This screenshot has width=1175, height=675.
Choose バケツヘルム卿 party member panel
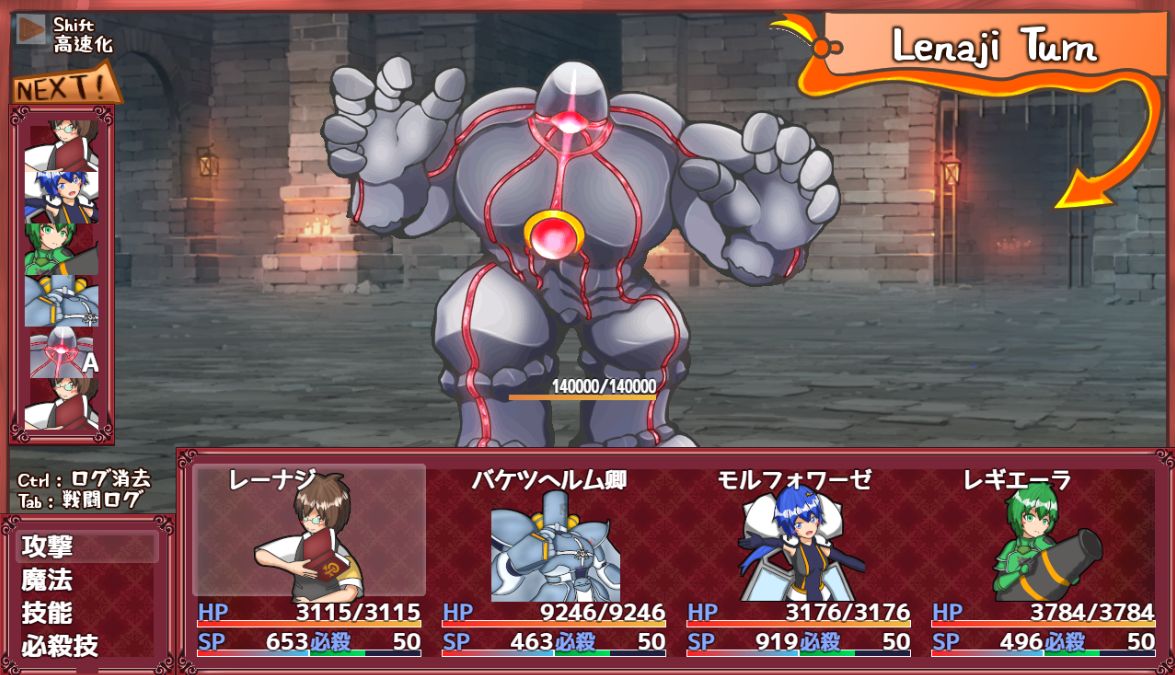pos(553,540)
